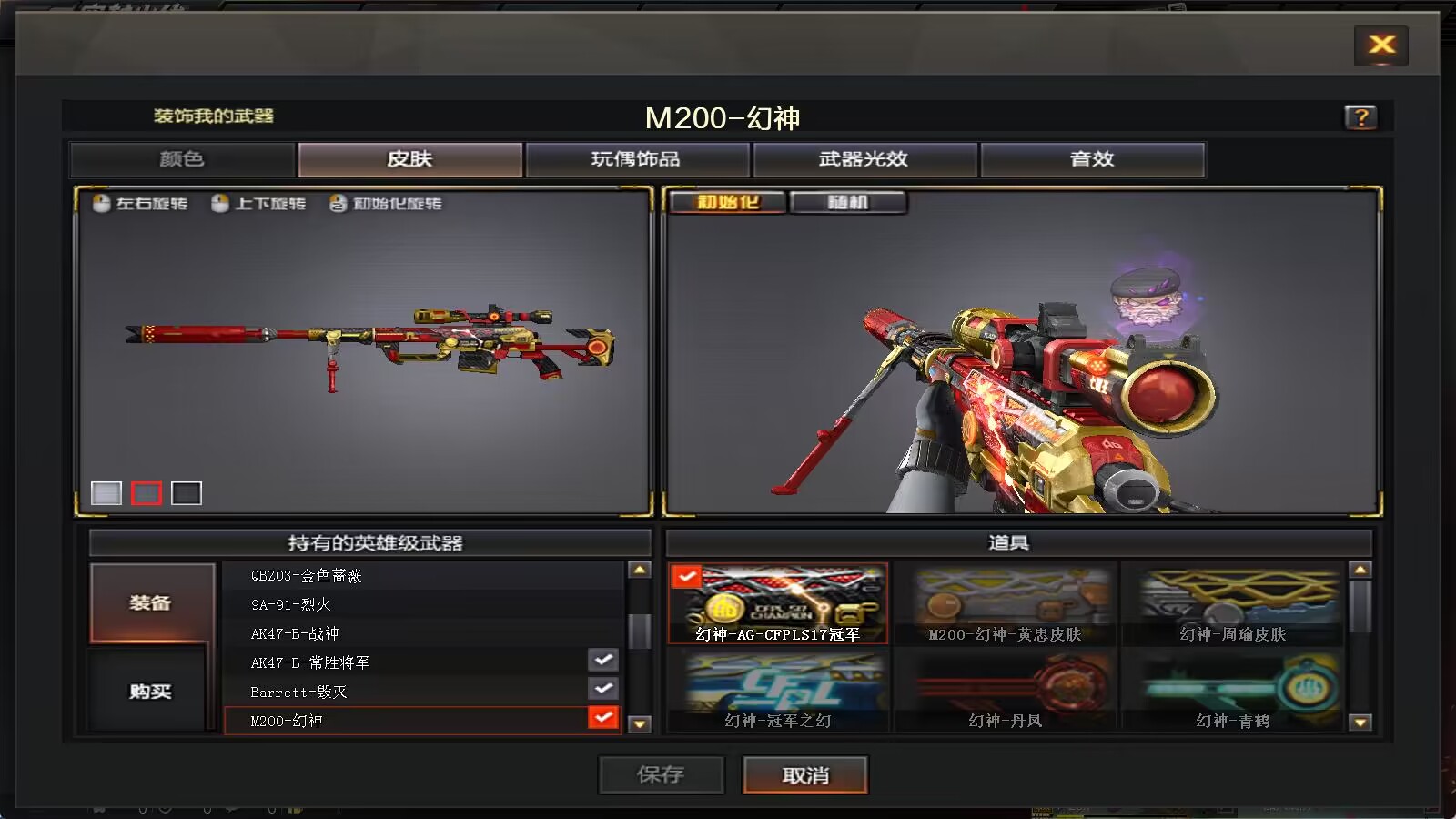Open the help question mark icon
Image resolution: width=1456 pixels, height=819 pixels.
(1362, 117)
